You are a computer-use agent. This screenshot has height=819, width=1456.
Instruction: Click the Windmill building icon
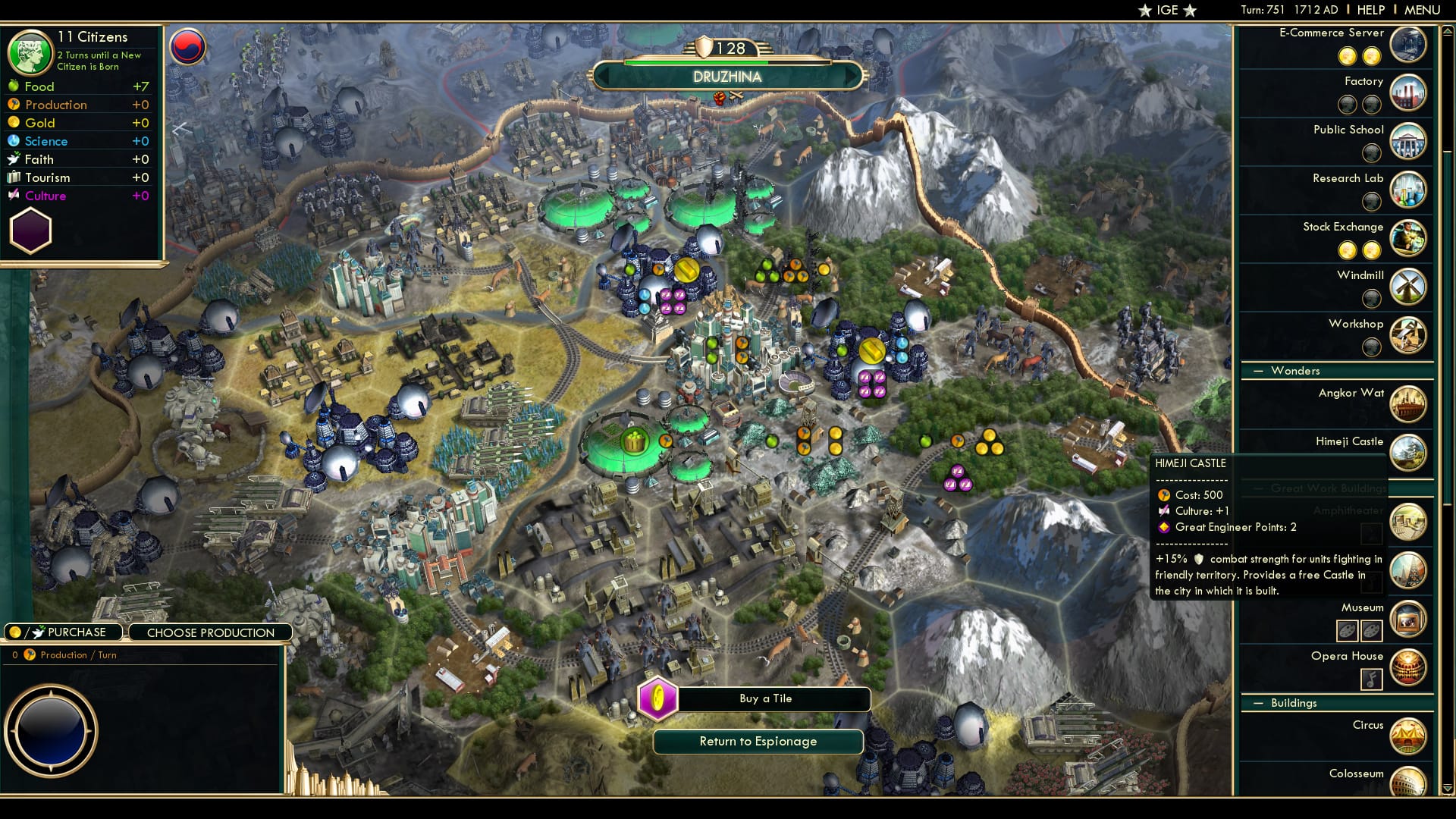point(1408,287)
